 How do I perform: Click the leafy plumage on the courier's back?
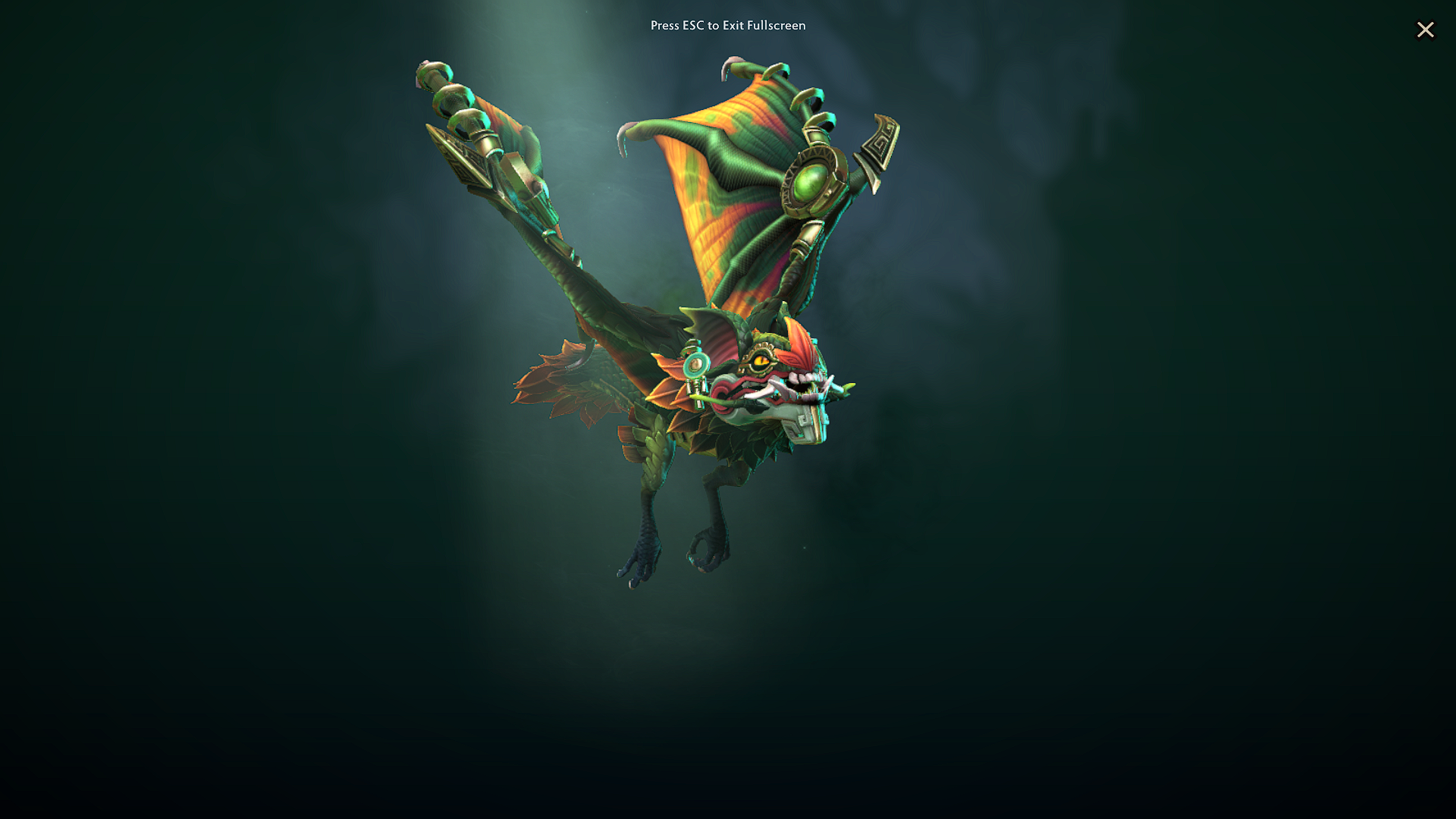667,432
